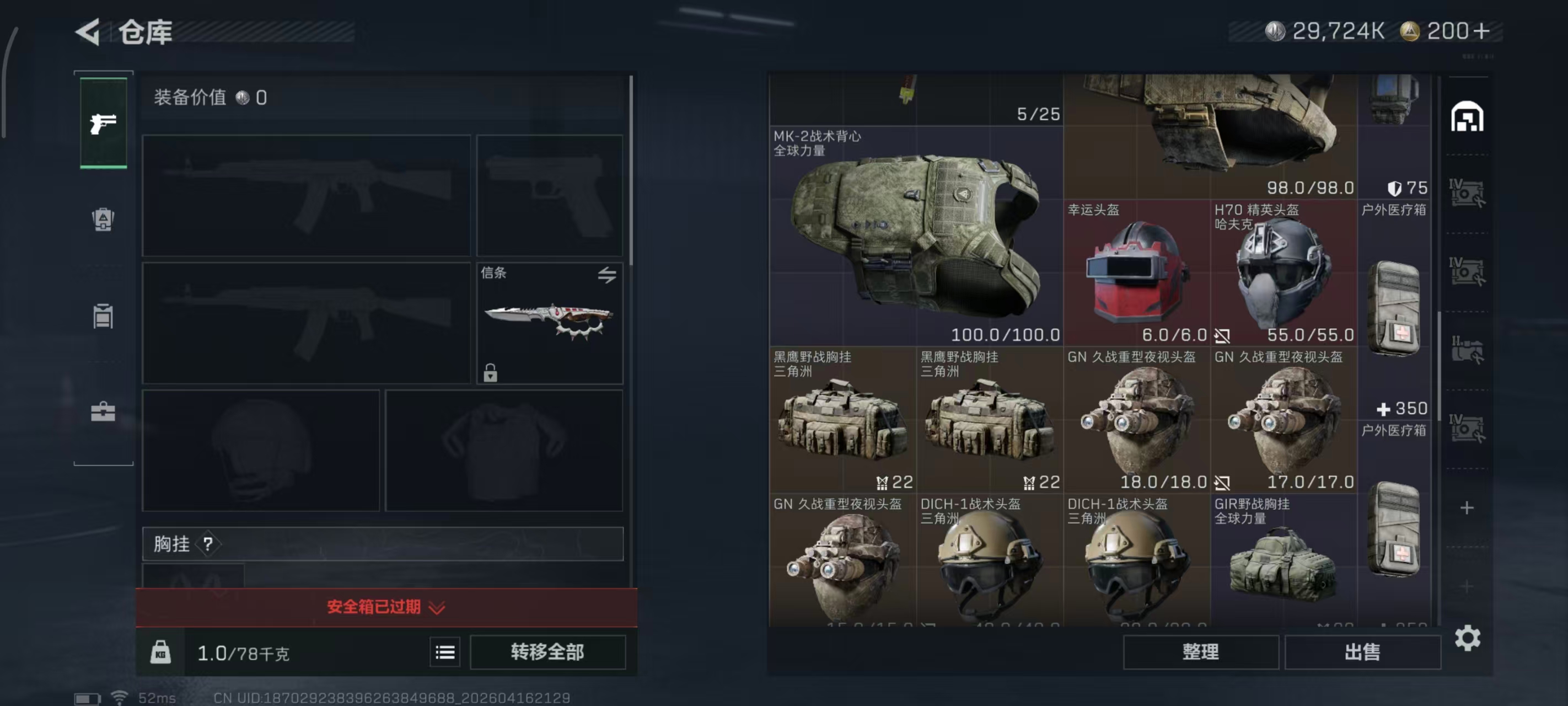This screenshot has width=1568, height=706.
Task: Open the stash gear settings
Action: click(1467, 638)
